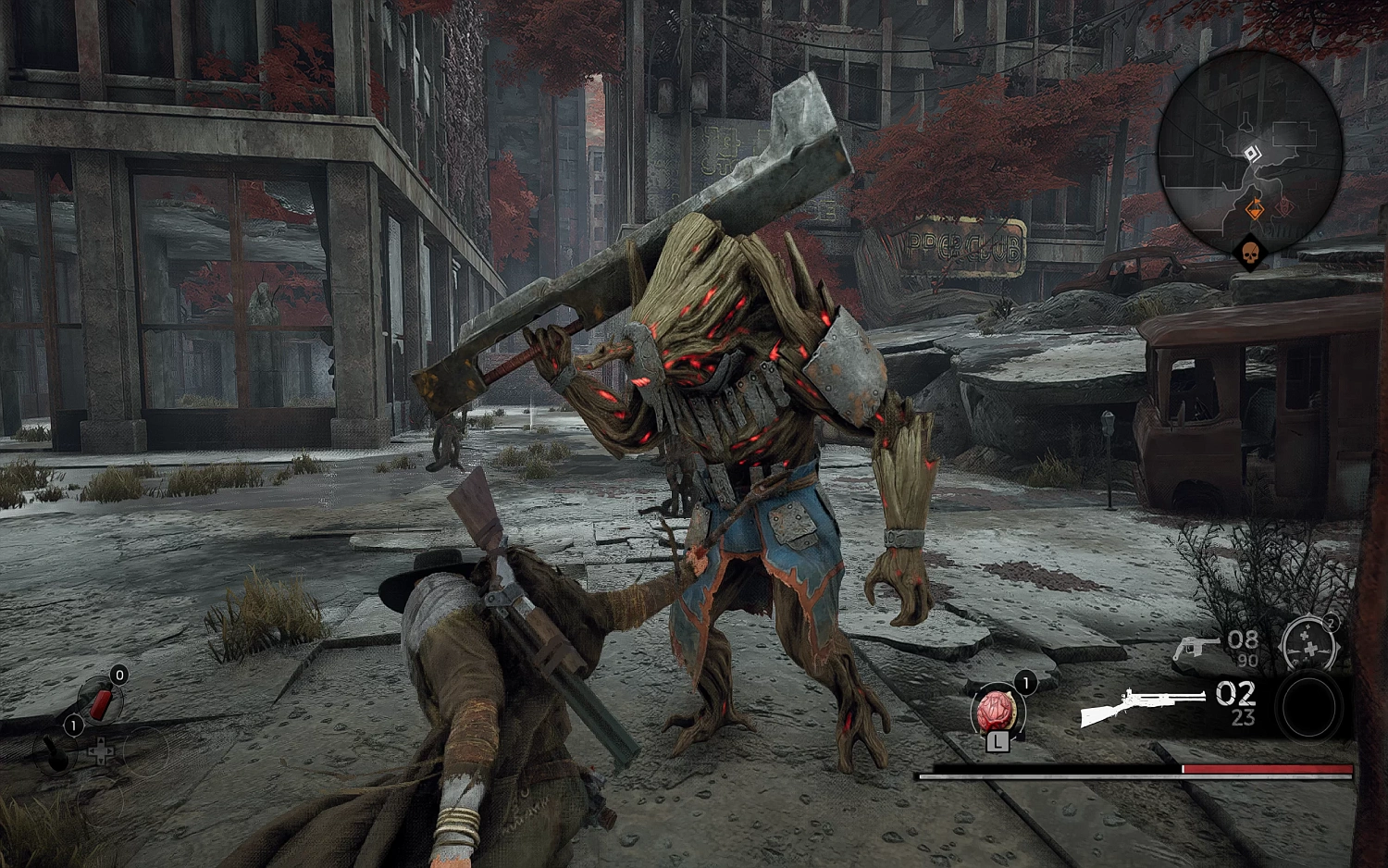The width and height of the screenshot is (1388, 868).
Task: Switch to the handgun weapon icon
Action: [1196, 647]
